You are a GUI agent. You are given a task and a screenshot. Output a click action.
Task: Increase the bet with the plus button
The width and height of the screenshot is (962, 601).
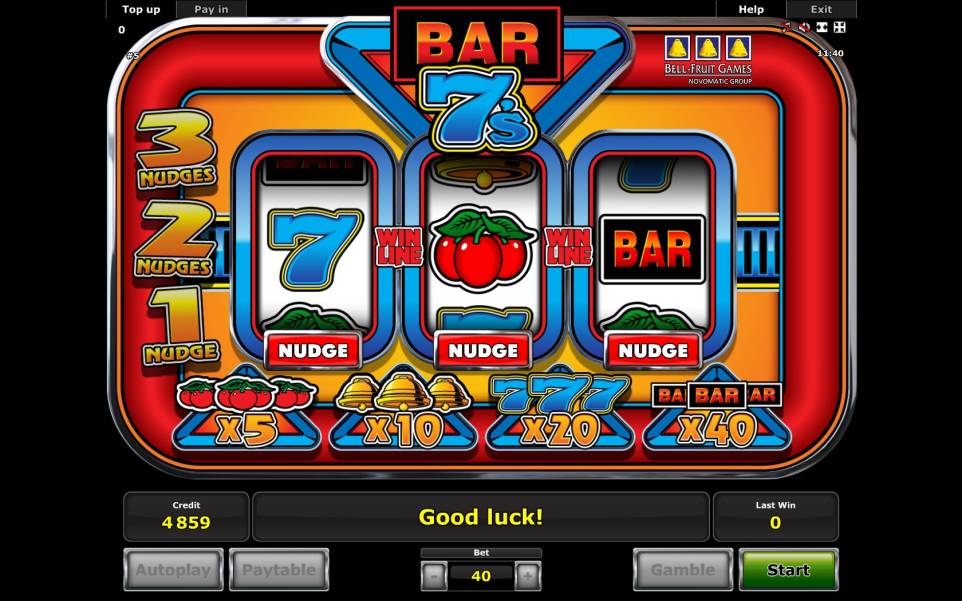coord(528,576)
